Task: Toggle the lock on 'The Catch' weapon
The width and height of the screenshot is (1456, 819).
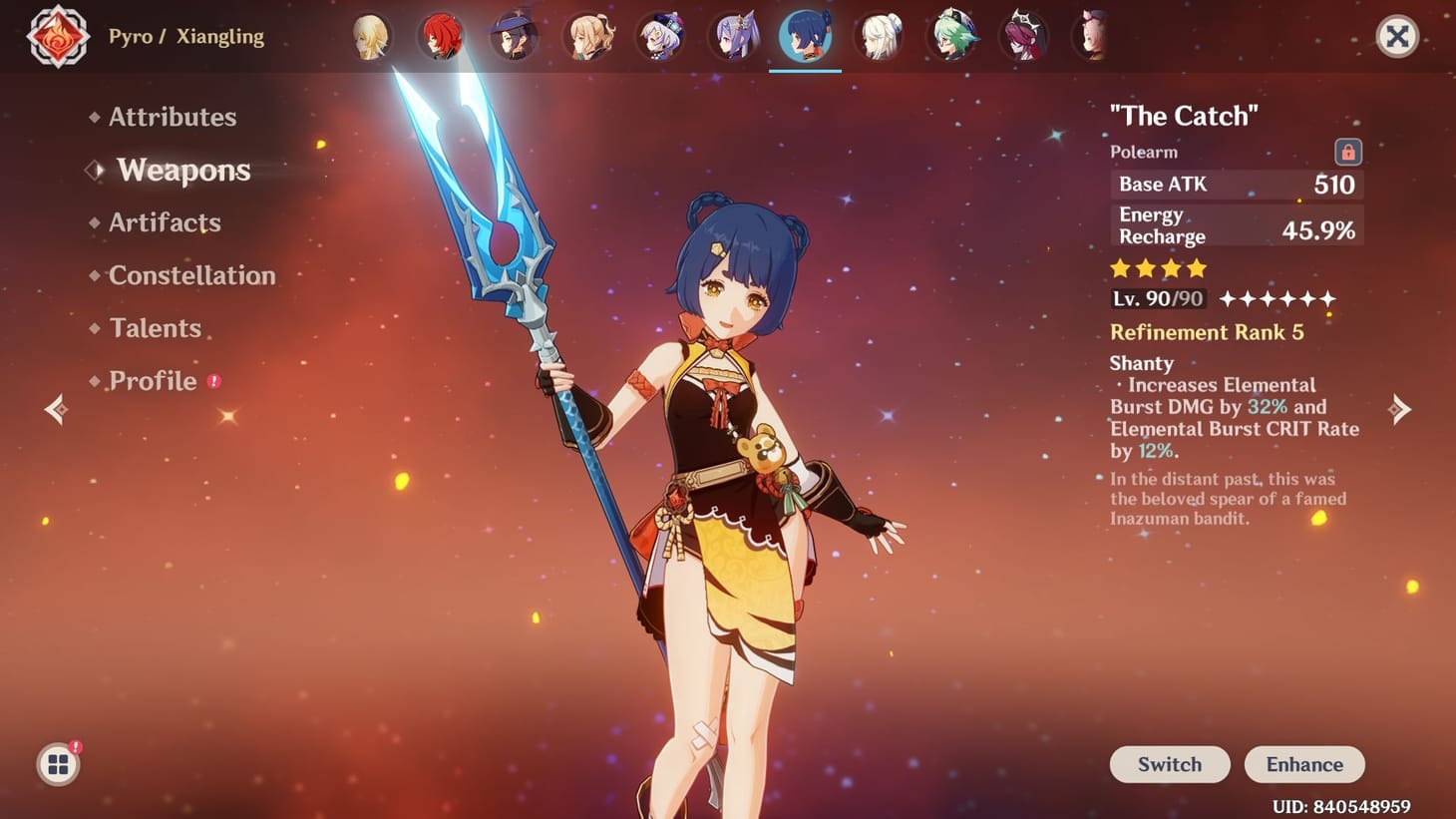Action: click(x=1346, y=152)
